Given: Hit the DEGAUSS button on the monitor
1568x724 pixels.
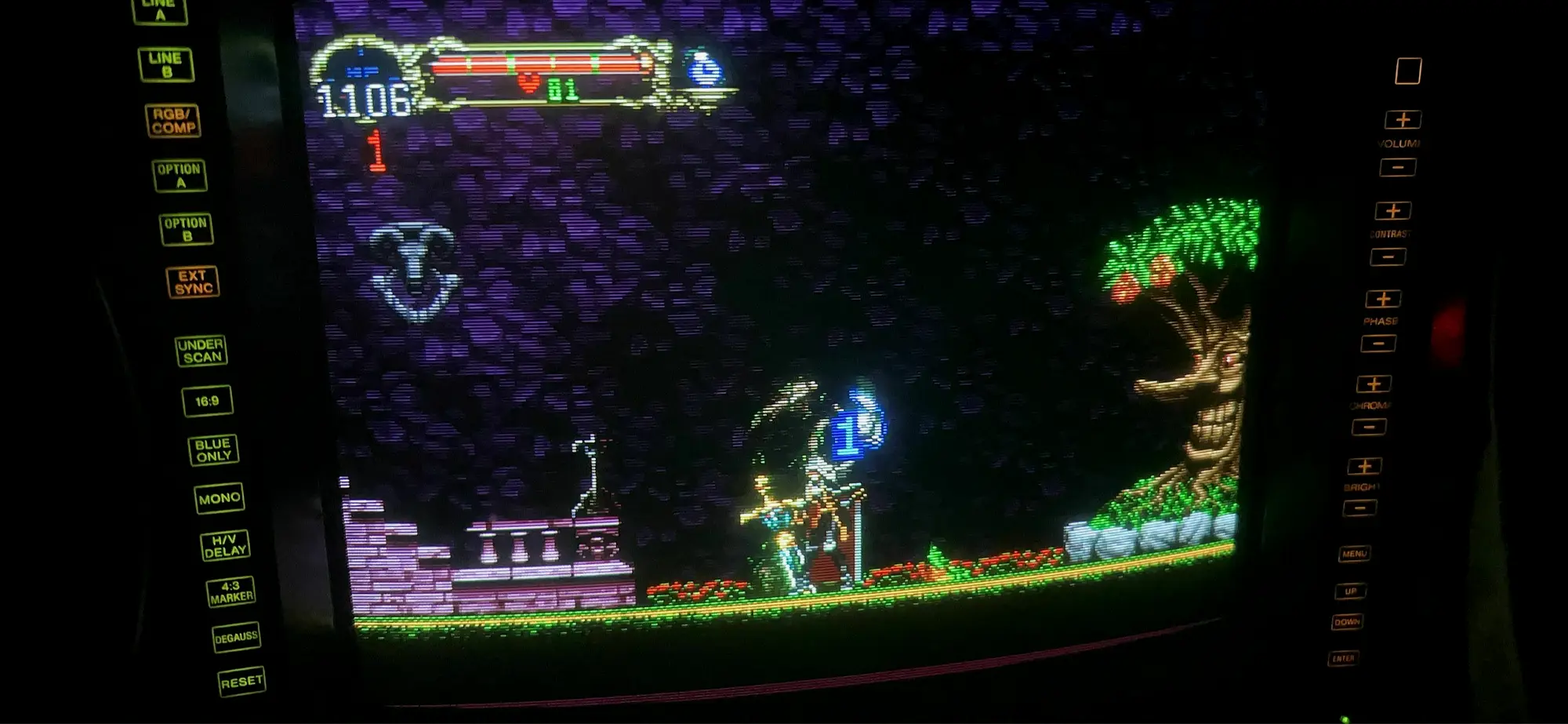Looking at the screenshot, I should pos(236,637).
